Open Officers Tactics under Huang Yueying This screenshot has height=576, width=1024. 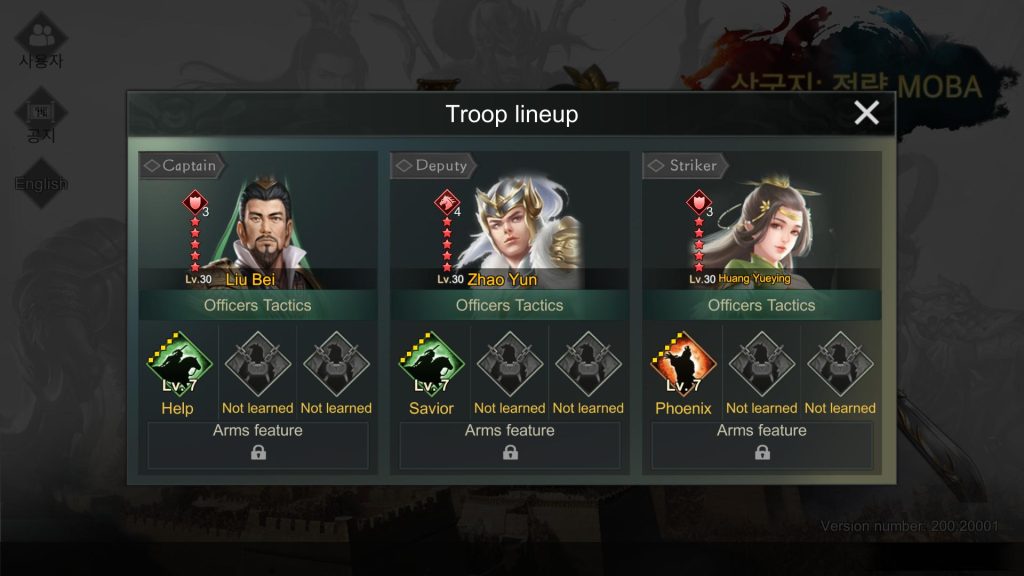762,305
